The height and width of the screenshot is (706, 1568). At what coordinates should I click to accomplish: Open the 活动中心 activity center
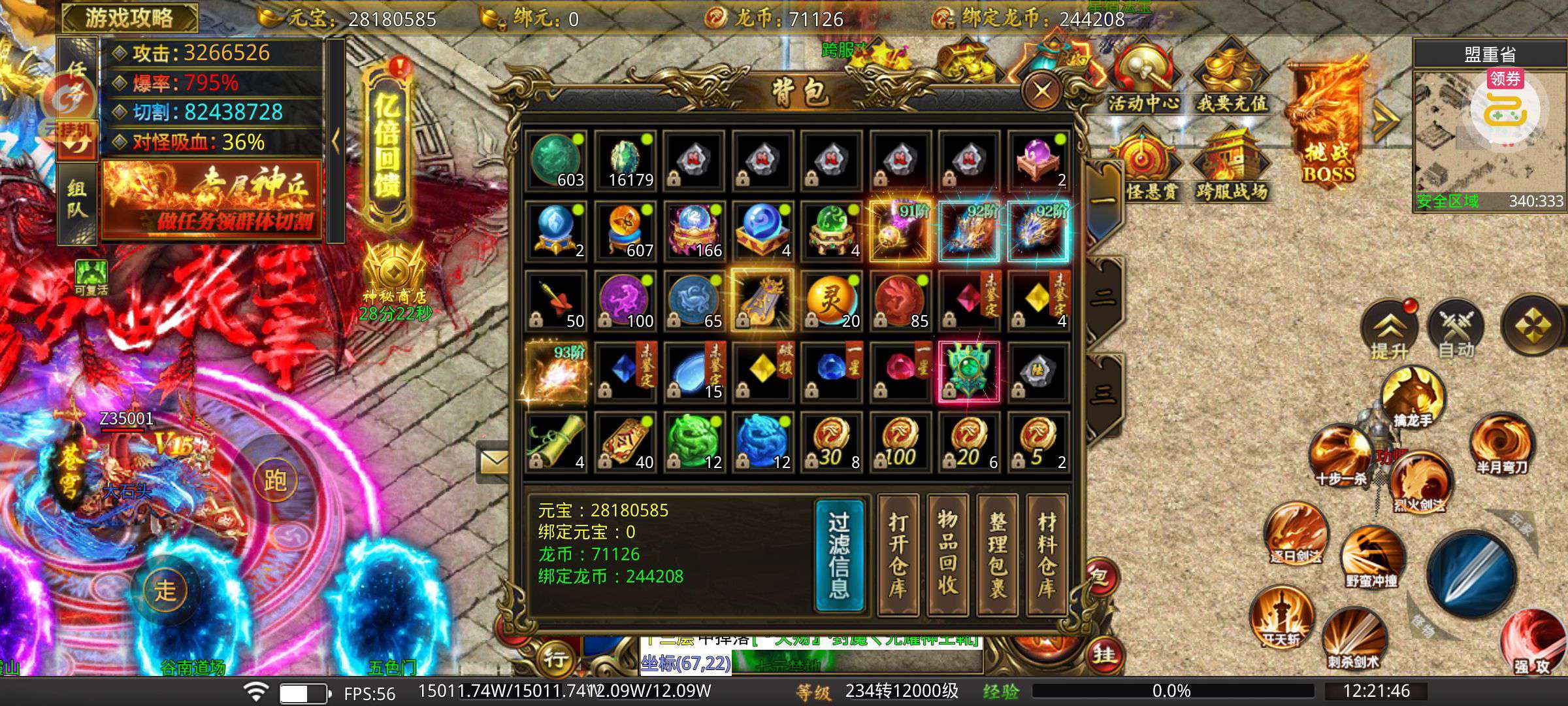click(1143, 80)
